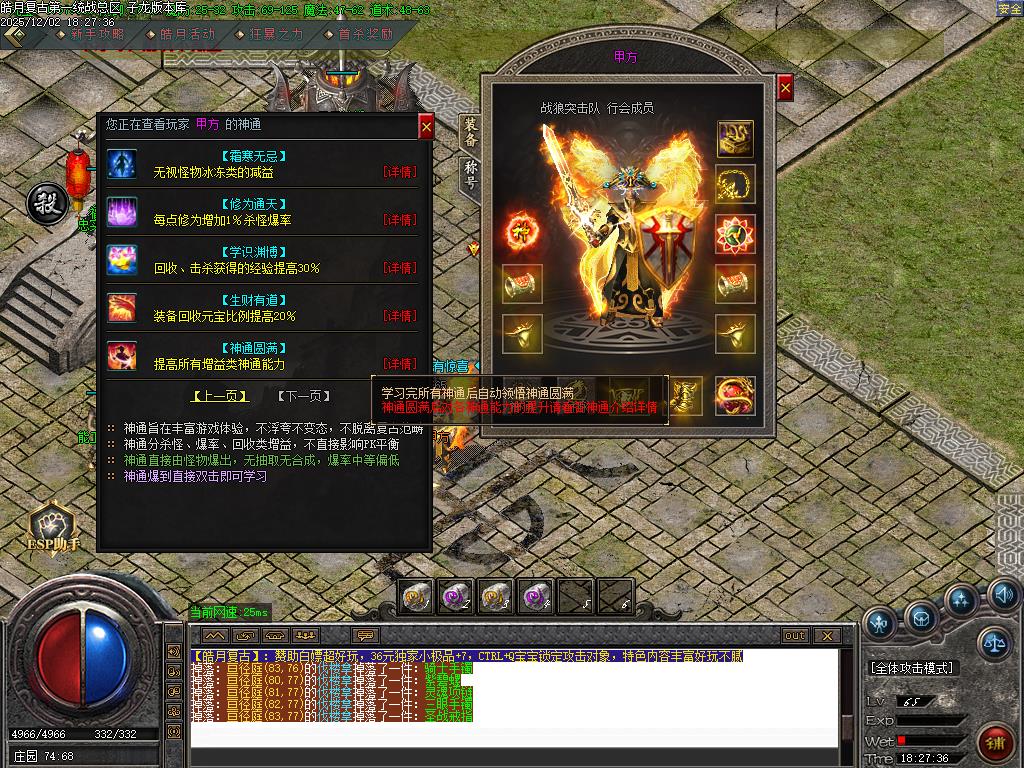View 详情 of 修为通天 ability
The image size is (1024, 768).
400,220
